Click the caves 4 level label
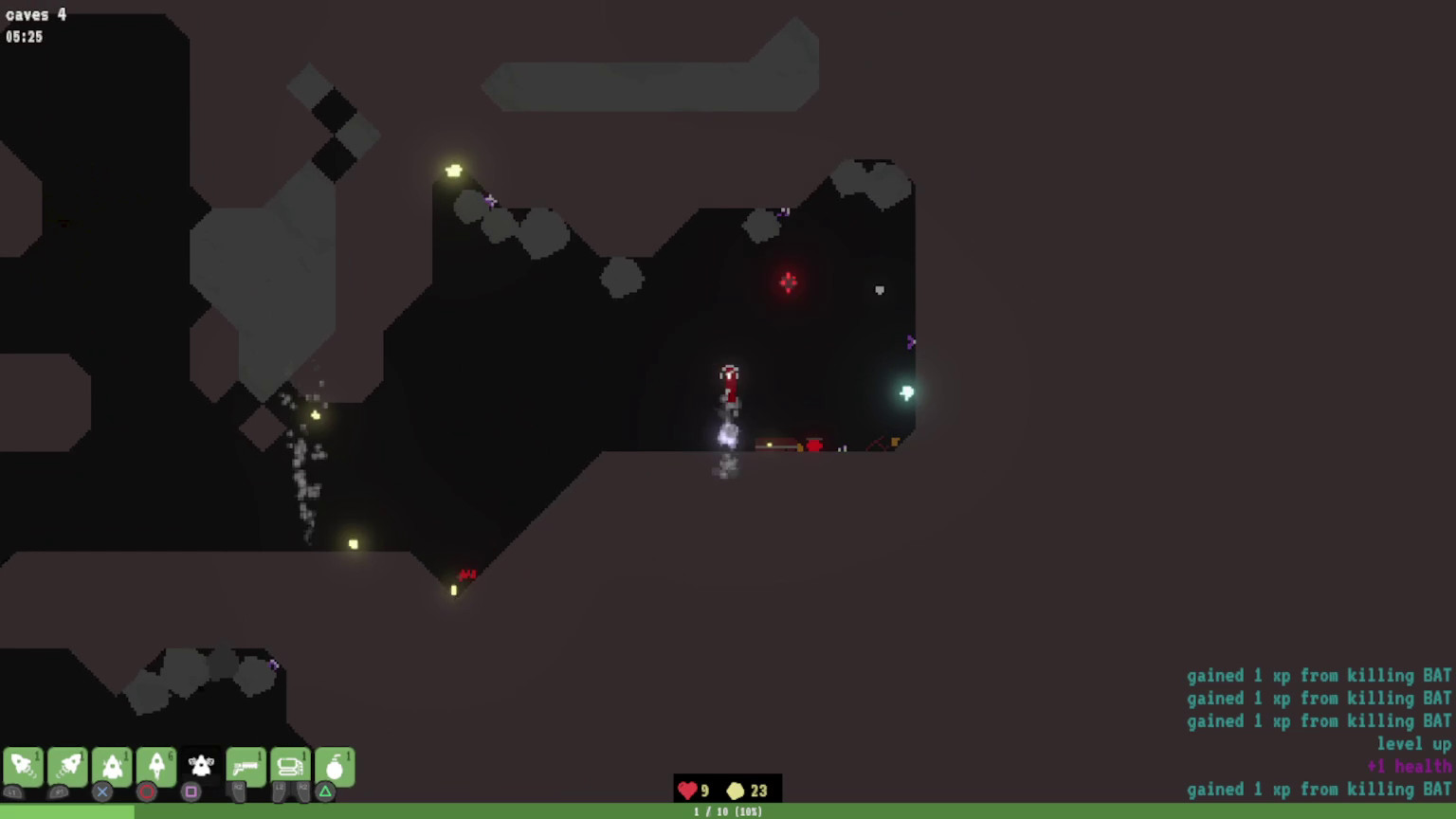 35,15
